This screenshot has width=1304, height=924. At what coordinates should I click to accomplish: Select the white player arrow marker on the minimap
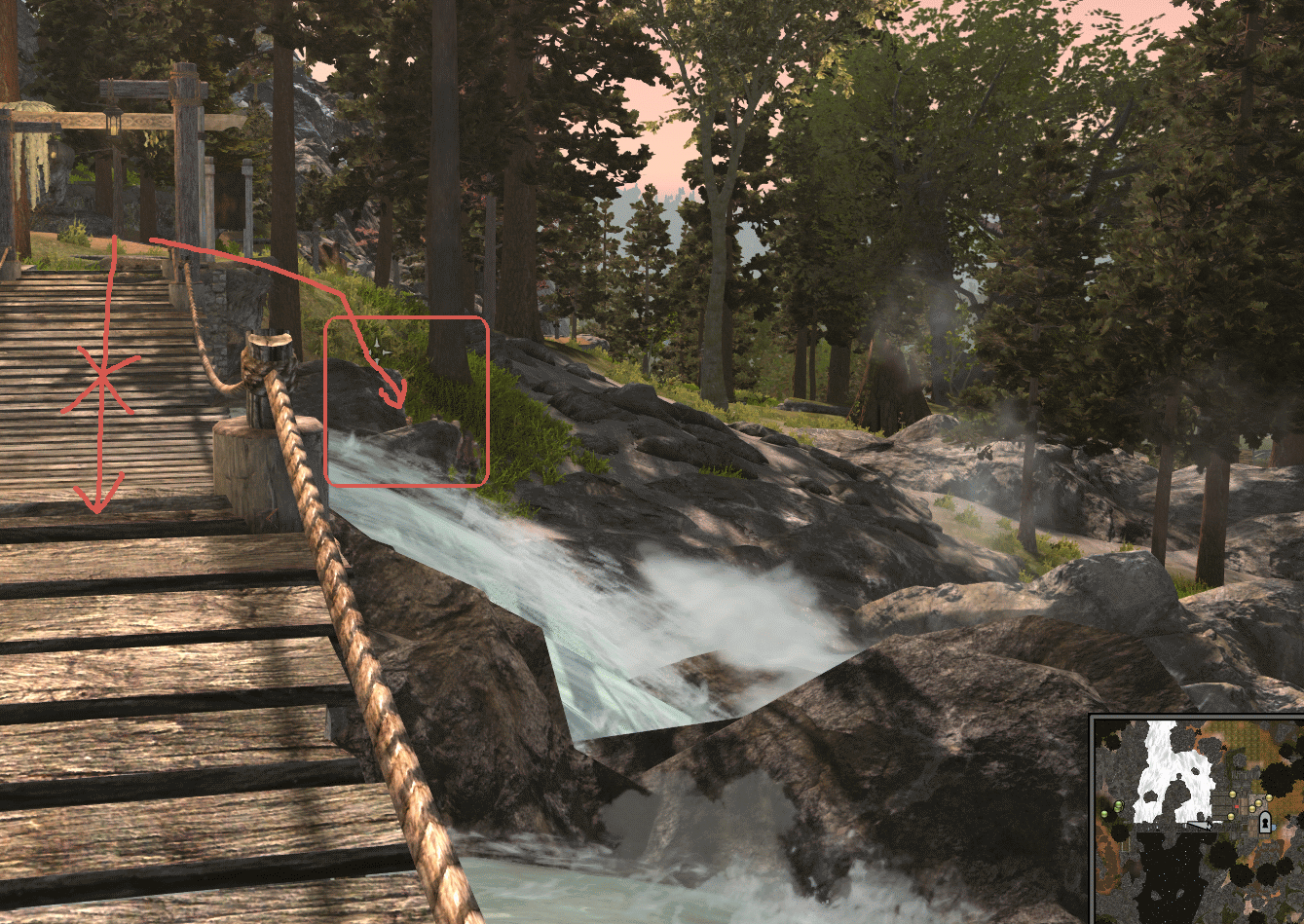[x=1201, y=825]
